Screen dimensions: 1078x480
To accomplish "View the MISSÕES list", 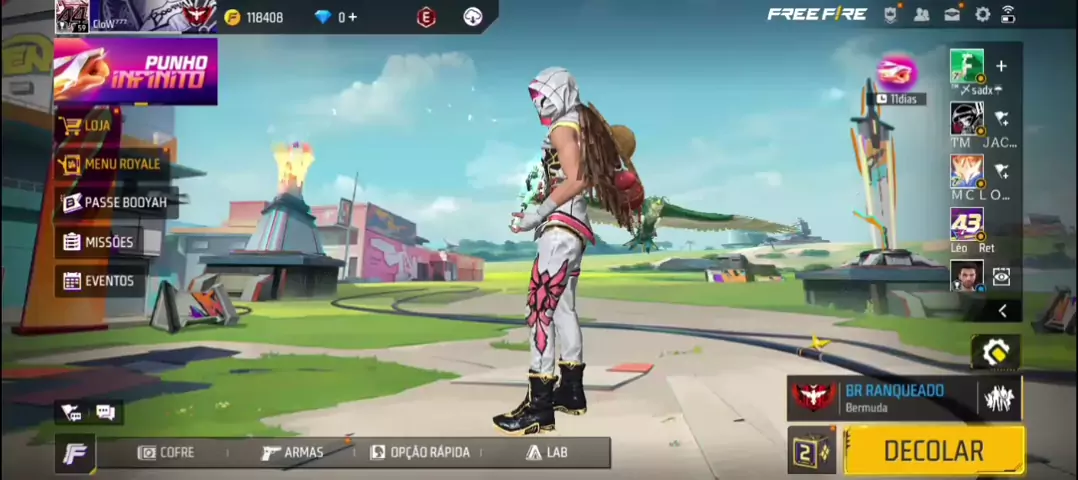I will coord(98,242).
